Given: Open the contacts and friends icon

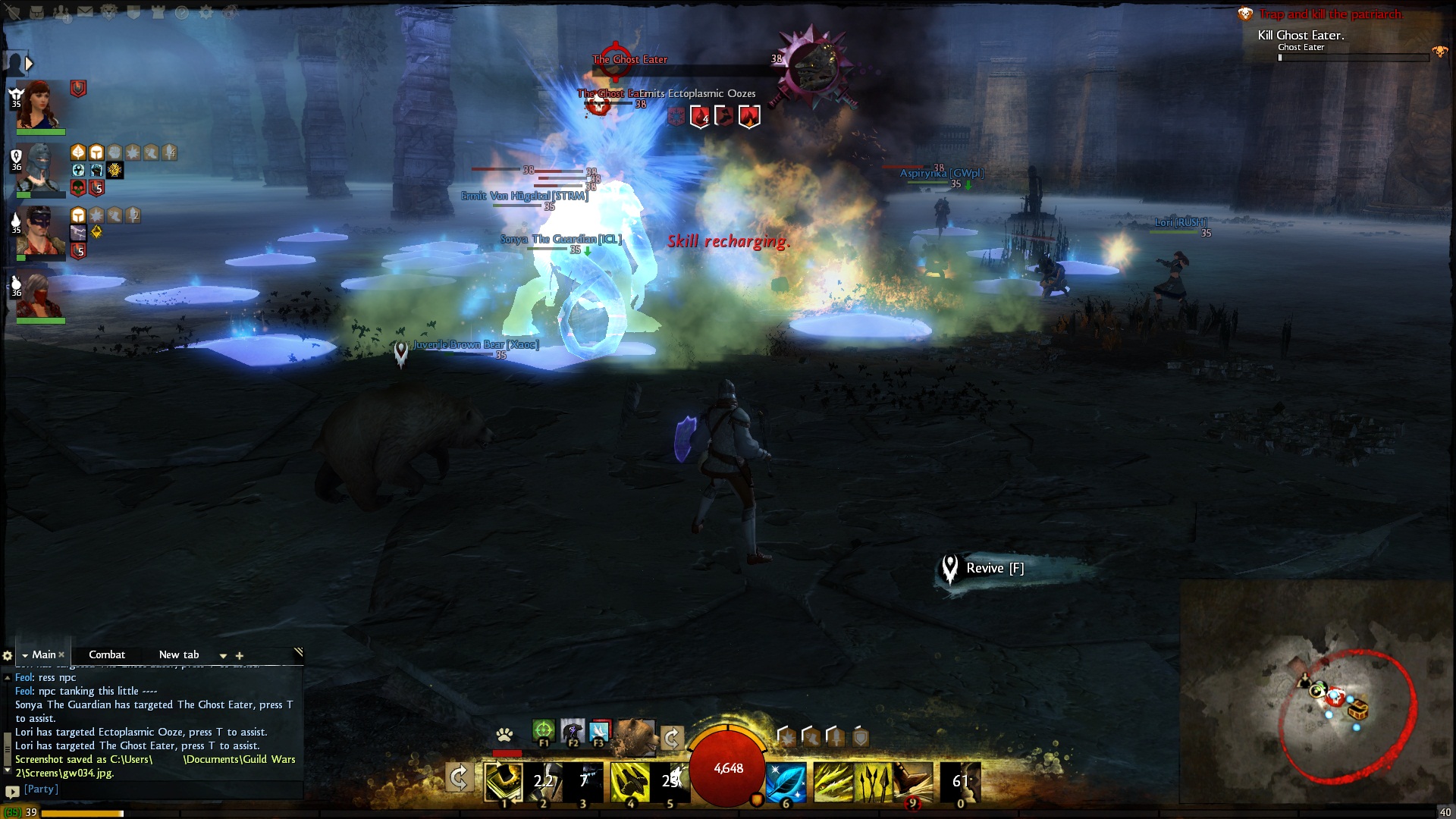Looking at the screenshot, I should 61,12.
